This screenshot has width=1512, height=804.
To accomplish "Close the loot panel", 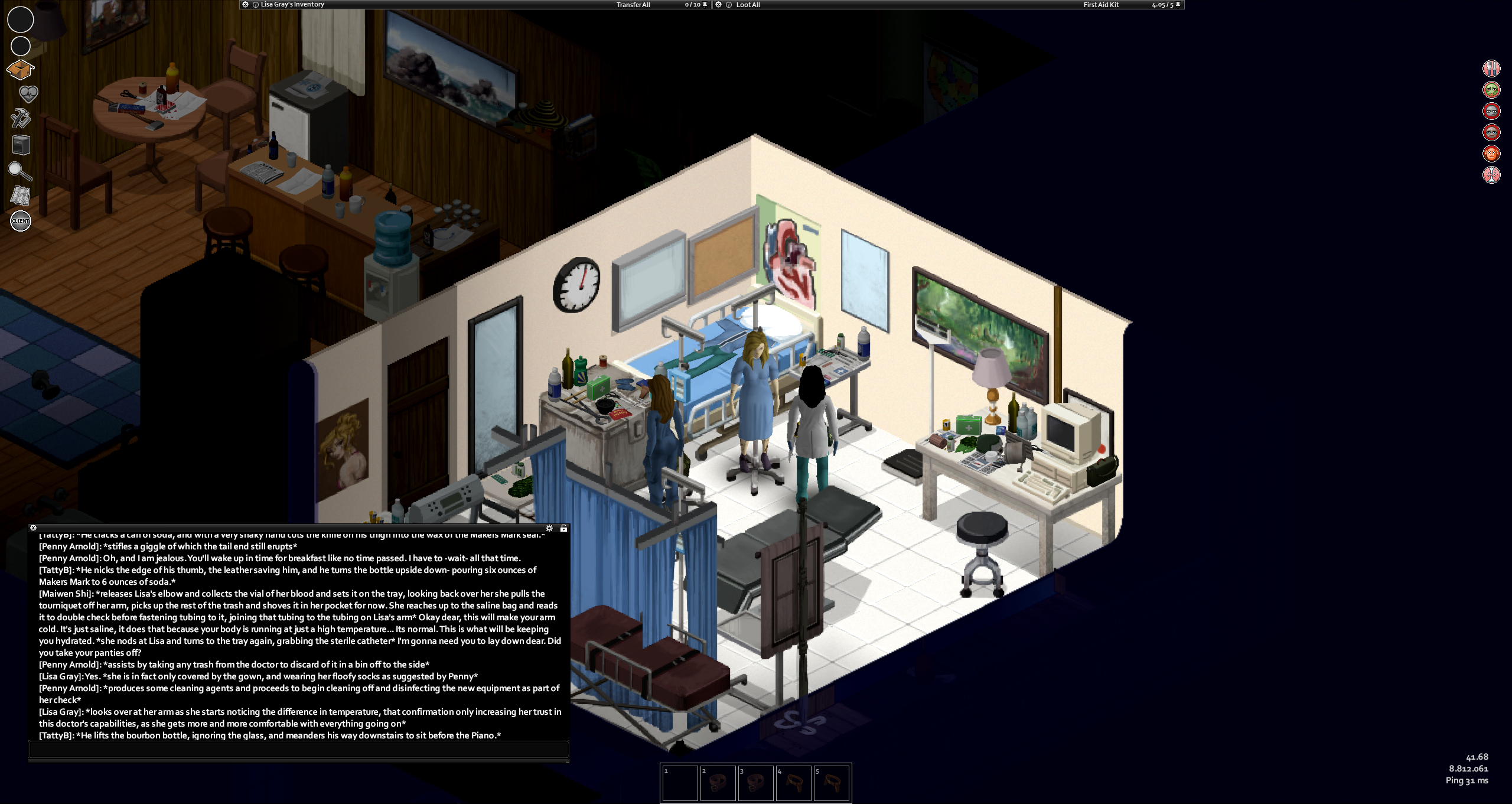I will [x=719, y=5].
